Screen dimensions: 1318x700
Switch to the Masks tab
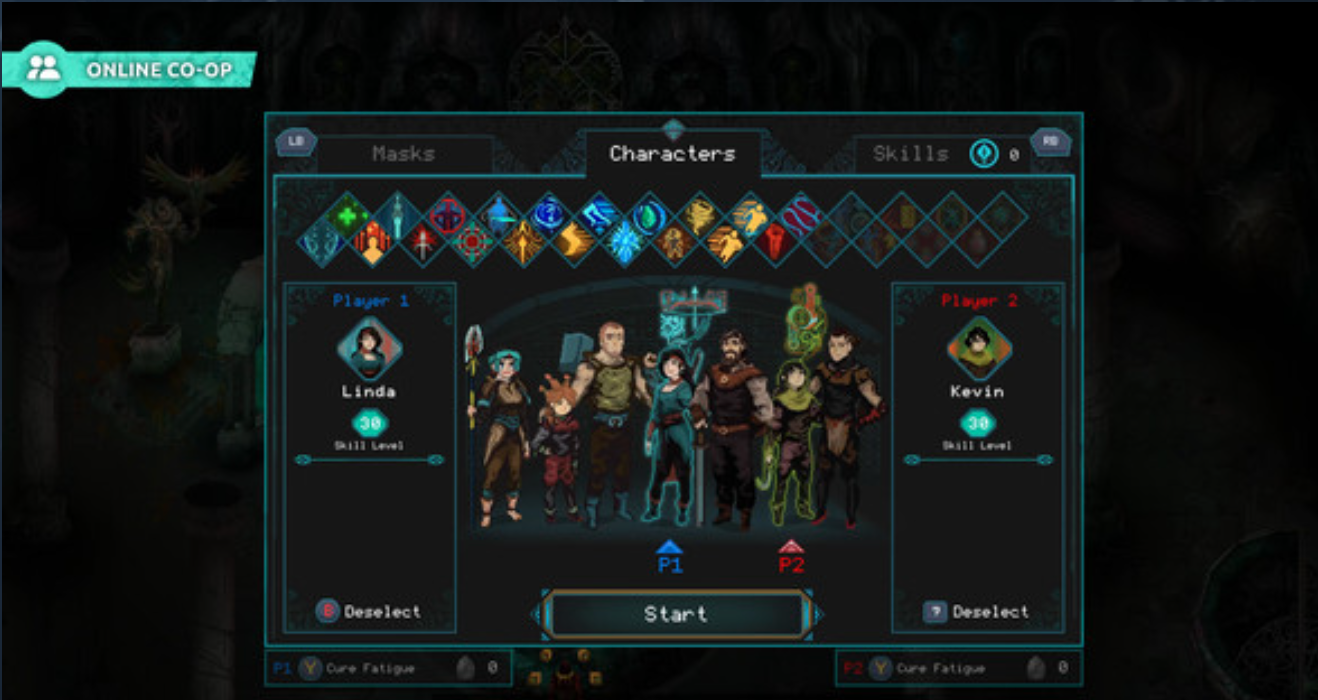point(404,154)
